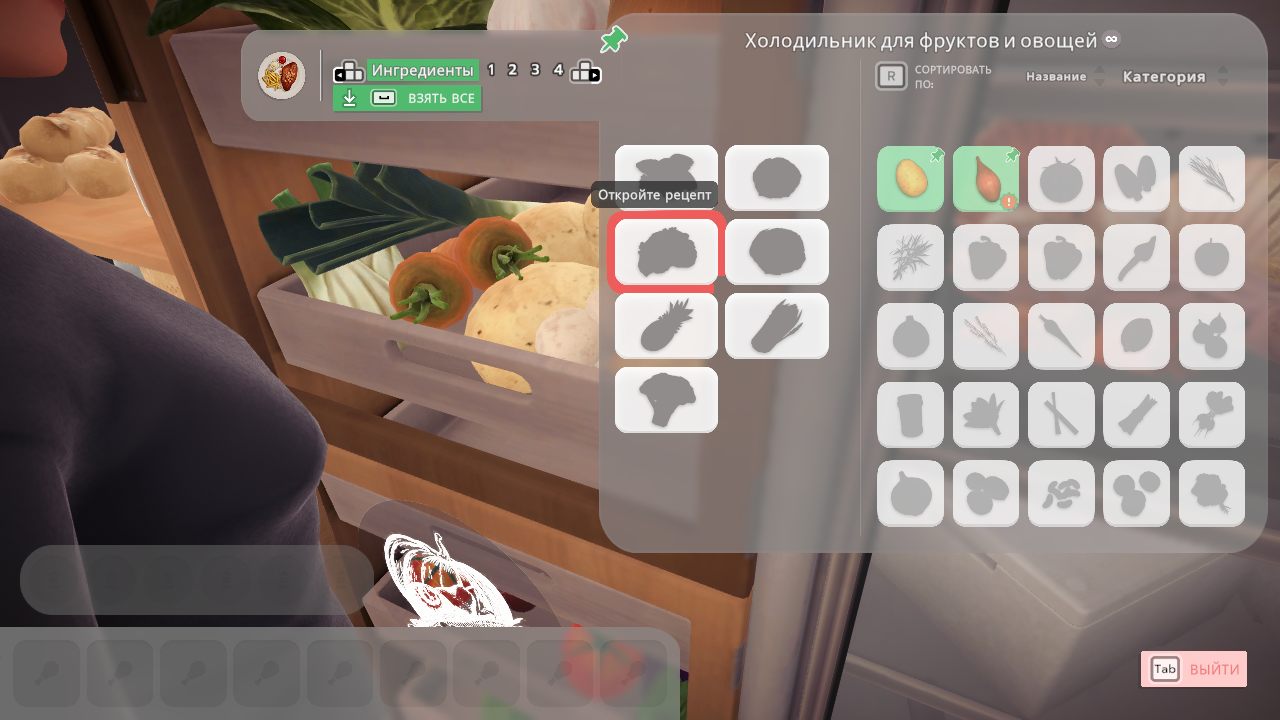
Task: Click the bell pepper silhouette in the grid
Action: [986, 258]
